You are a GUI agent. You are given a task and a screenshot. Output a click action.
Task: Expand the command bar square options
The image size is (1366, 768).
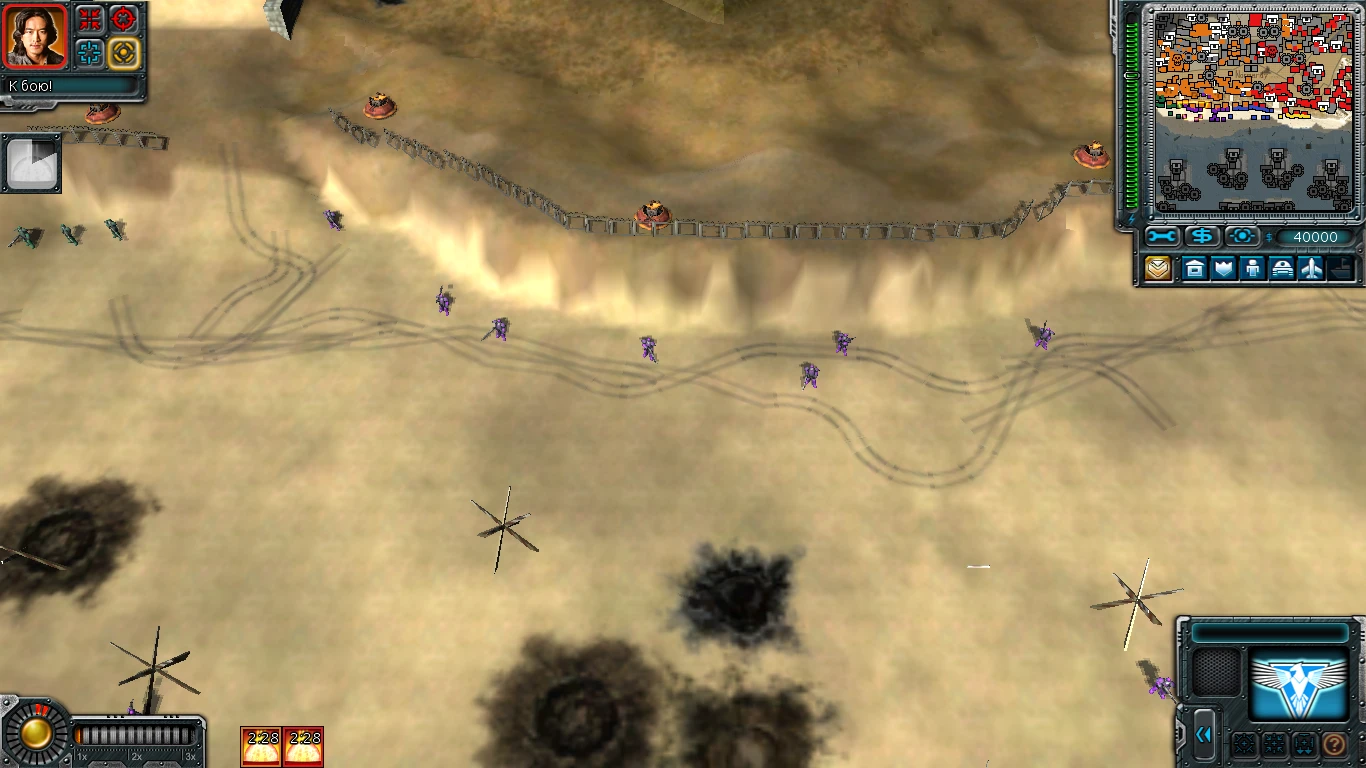(x=1245, y=744)
